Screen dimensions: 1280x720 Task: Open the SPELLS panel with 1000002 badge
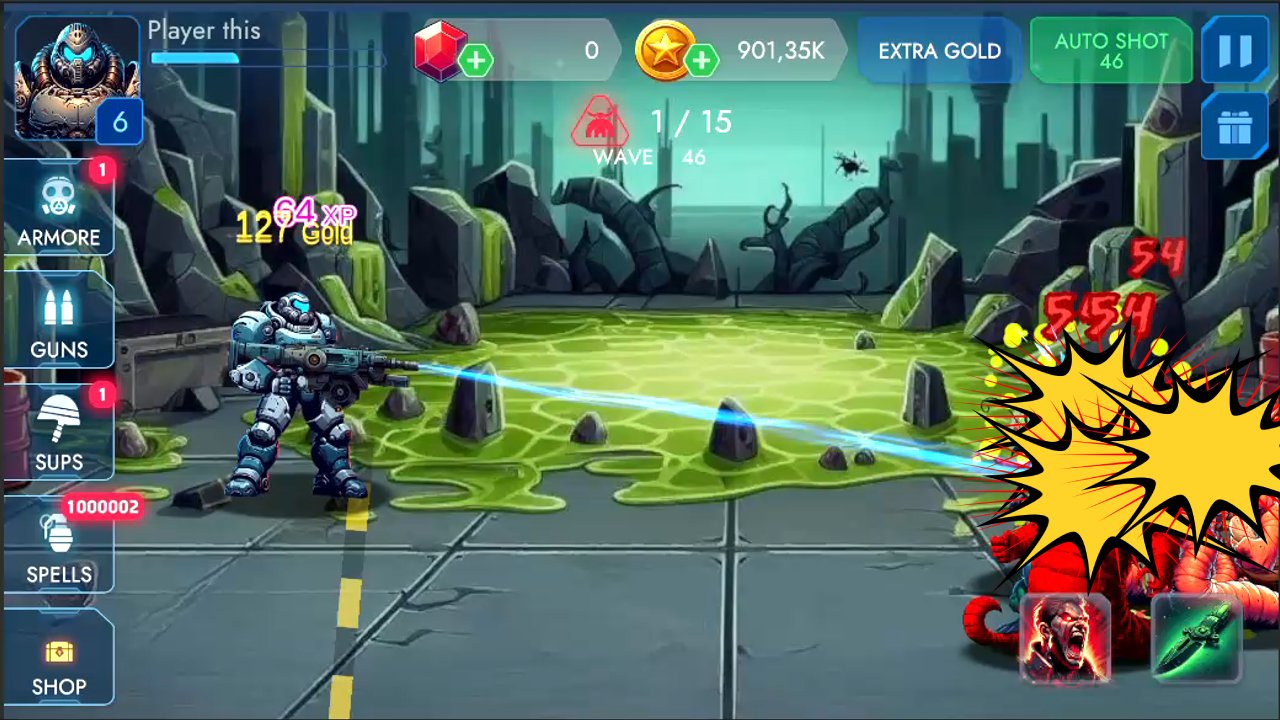pos(58,548)
